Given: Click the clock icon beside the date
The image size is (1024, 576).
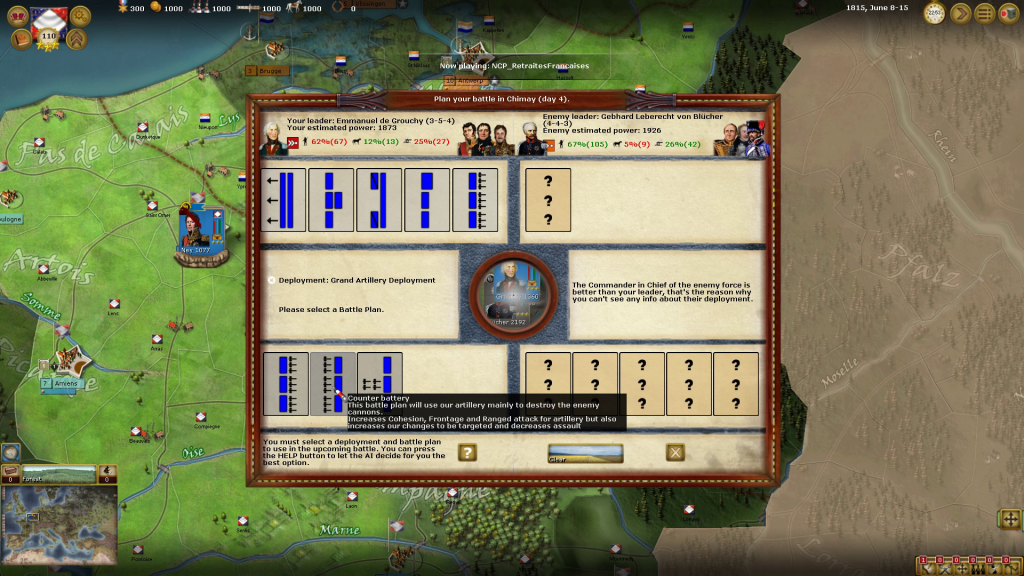Looking at the screenshot, I should pos(934,13).
